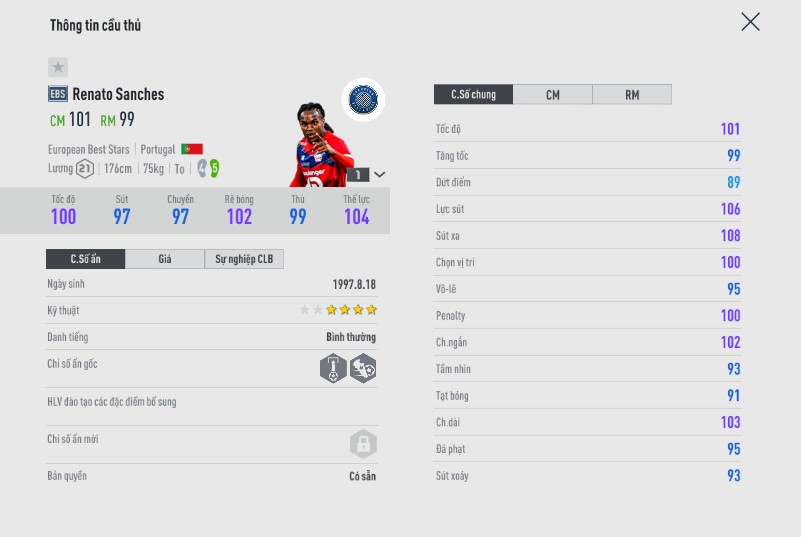The height and width of the screenshot is (537, 801).
Task: Toggle the favorite star for Renato Sanches
Action: (58, 67)
